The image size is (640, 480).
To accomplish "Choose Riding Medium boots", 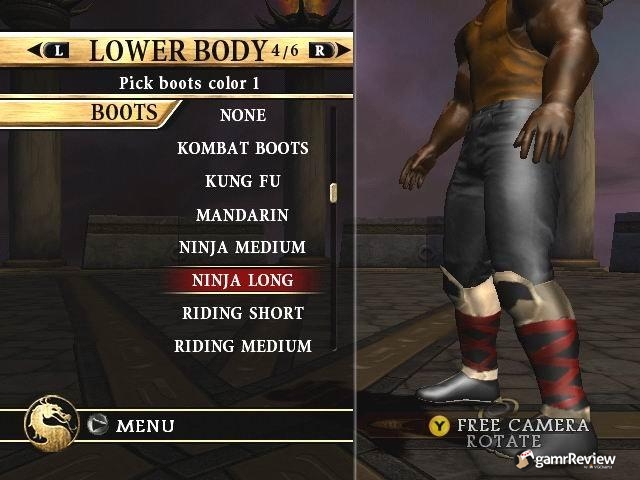I will tap(243, 346).
